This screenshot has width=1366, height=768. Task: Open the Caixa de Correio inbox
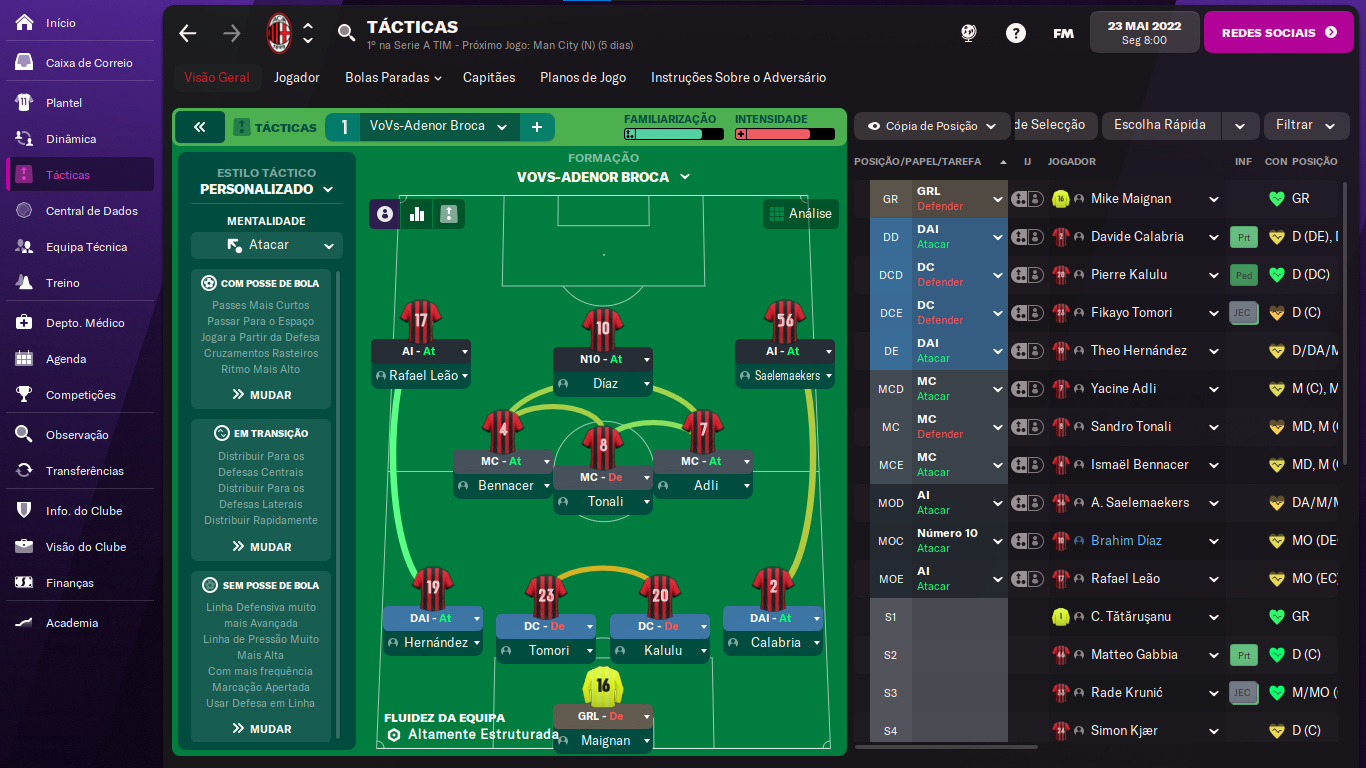(88, 63)
